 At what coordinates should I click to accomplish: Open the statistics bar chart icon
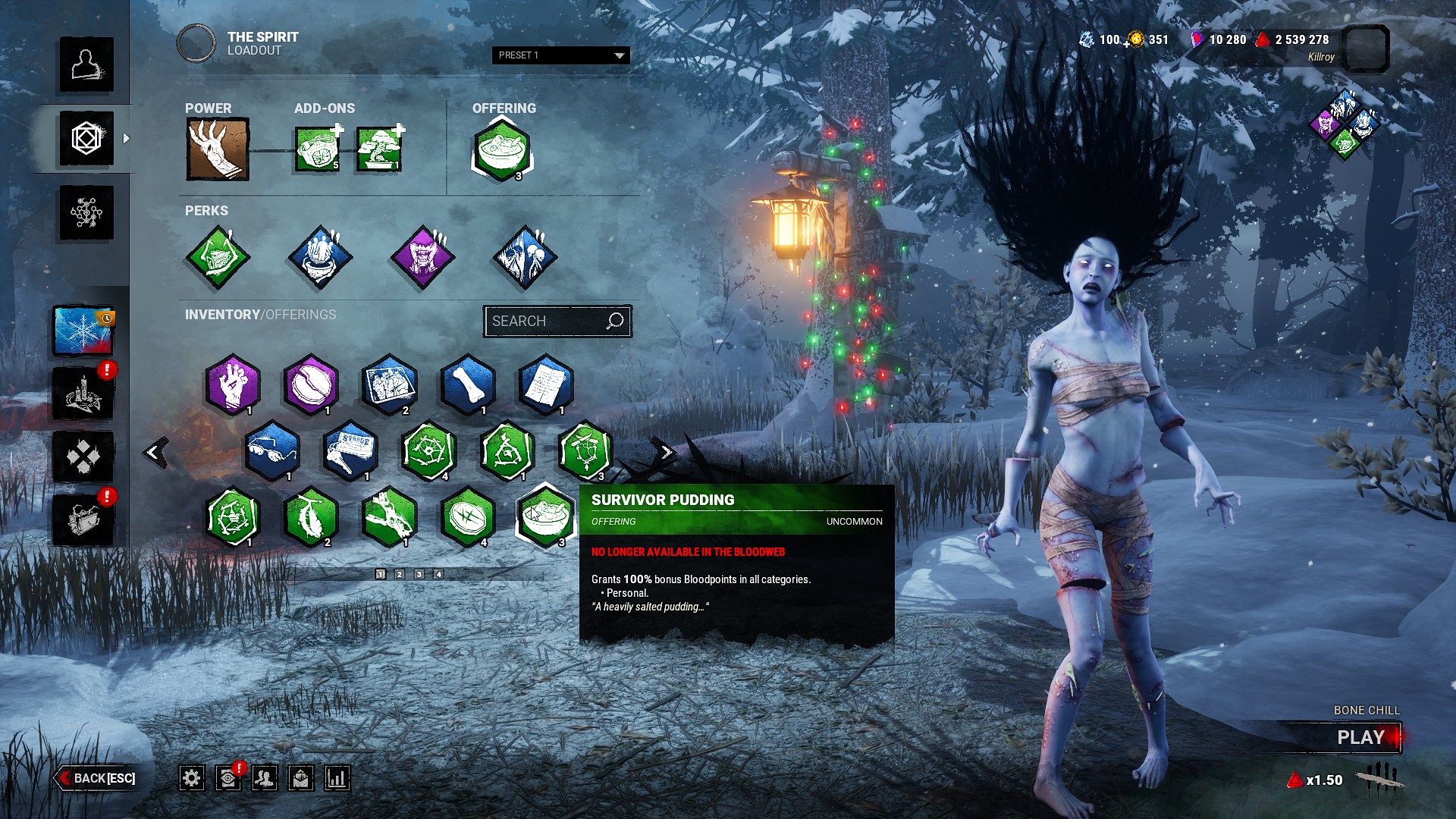[337, 778]
